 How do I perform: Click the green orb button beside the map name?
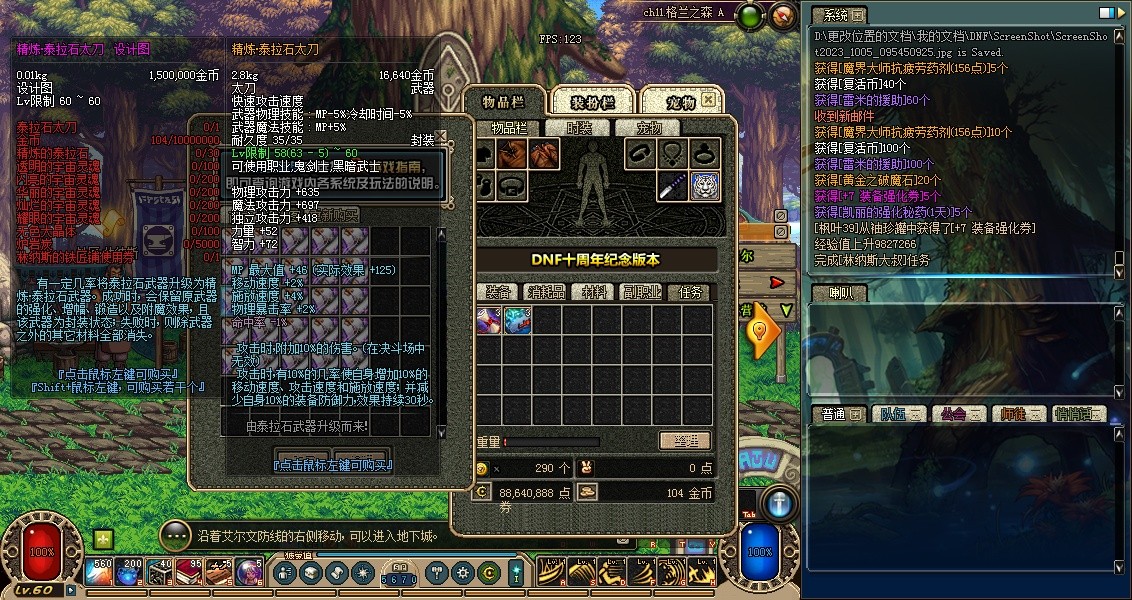[x=753, y=15]
